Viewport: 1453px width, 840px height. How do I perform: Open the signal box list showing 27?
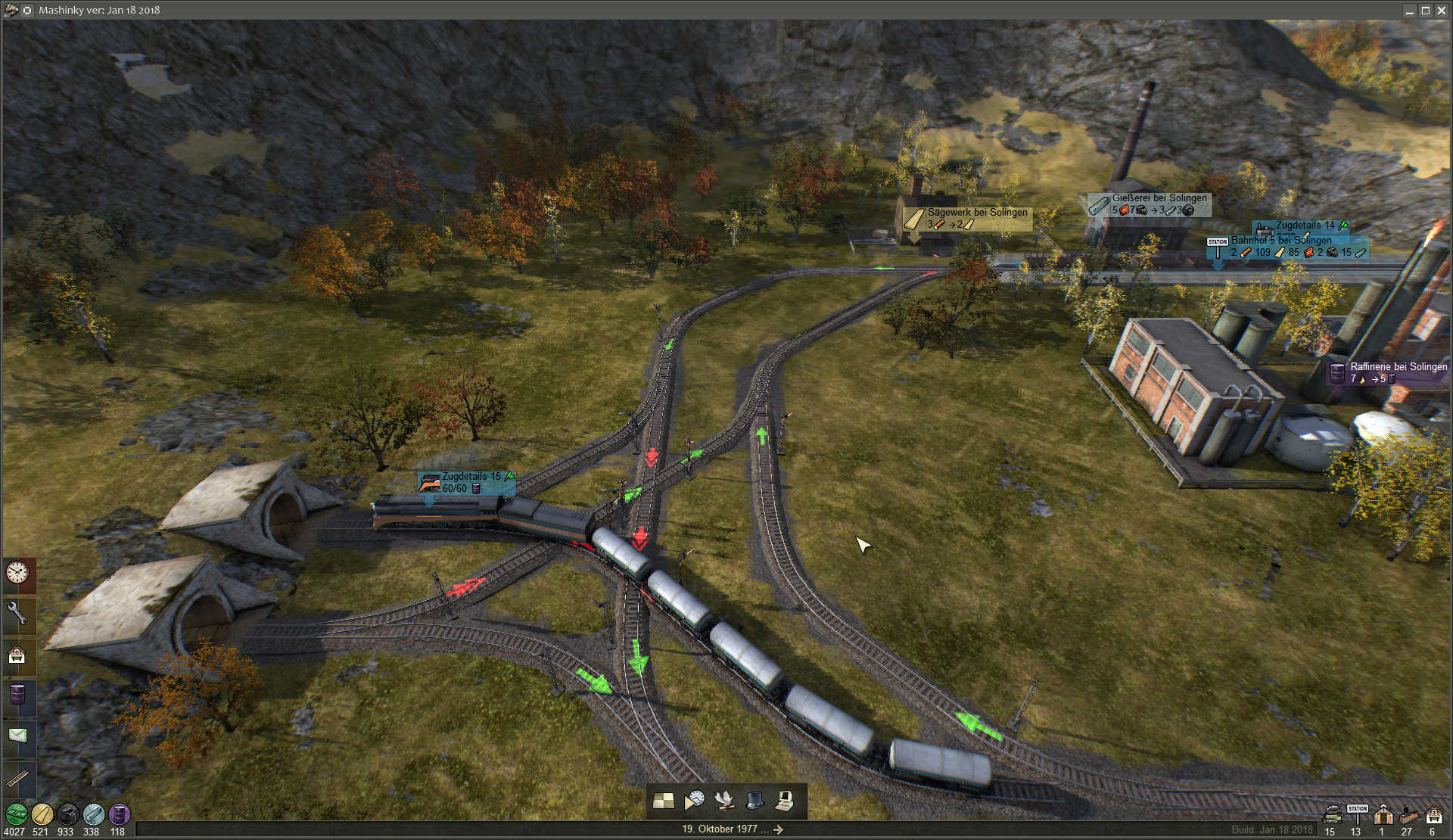[1408, 815]
